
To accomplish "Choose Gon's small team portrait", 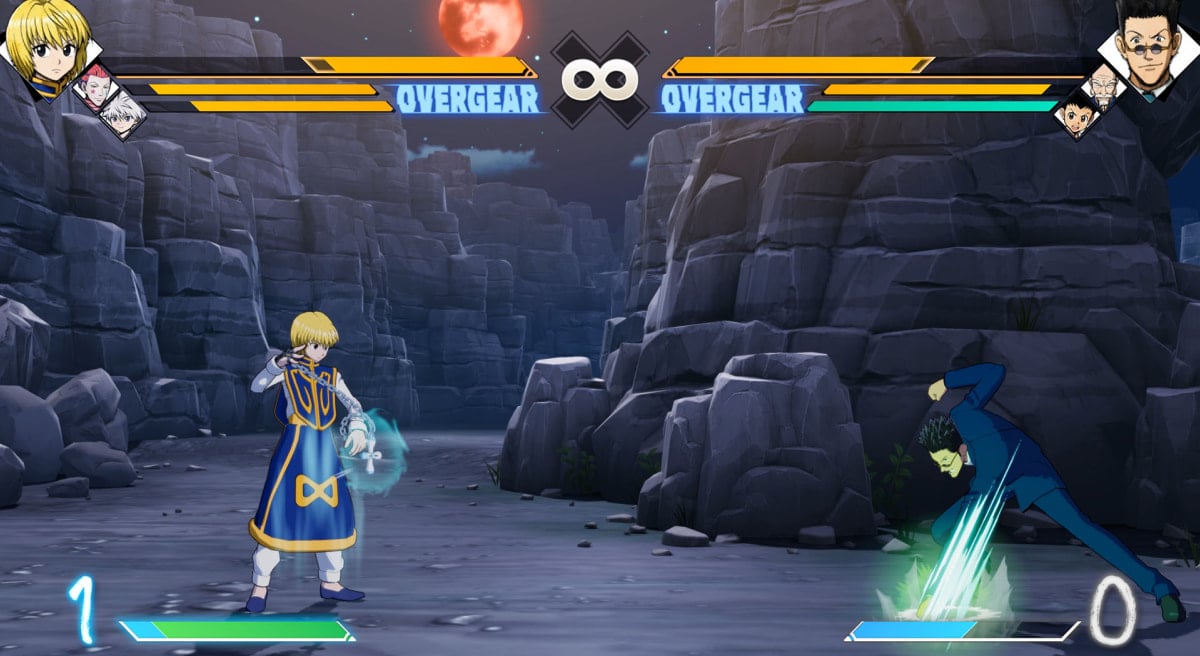I will pyautogui.click(x=1078, y=113).
